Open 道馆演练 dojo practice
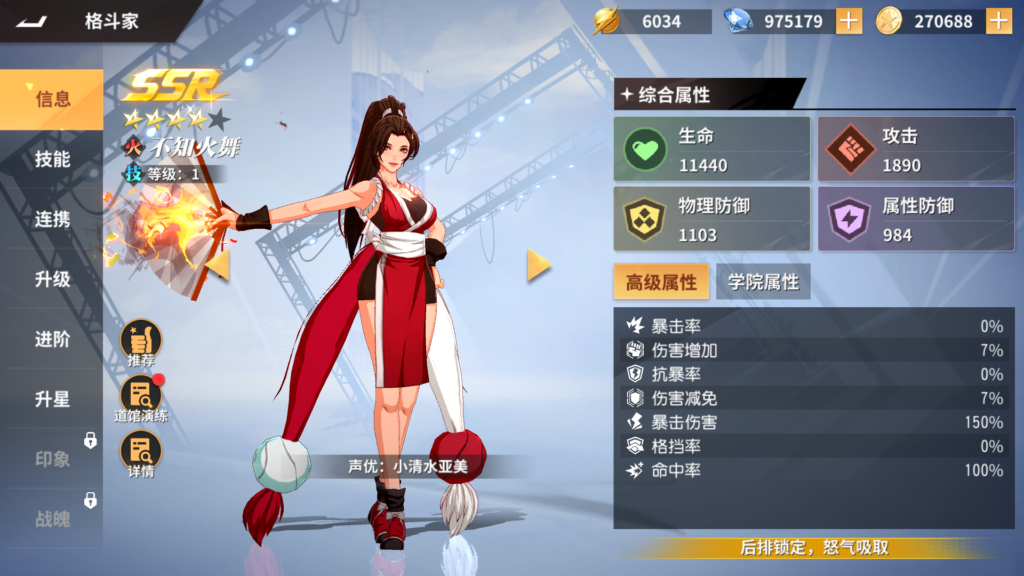 coord(141,398)
